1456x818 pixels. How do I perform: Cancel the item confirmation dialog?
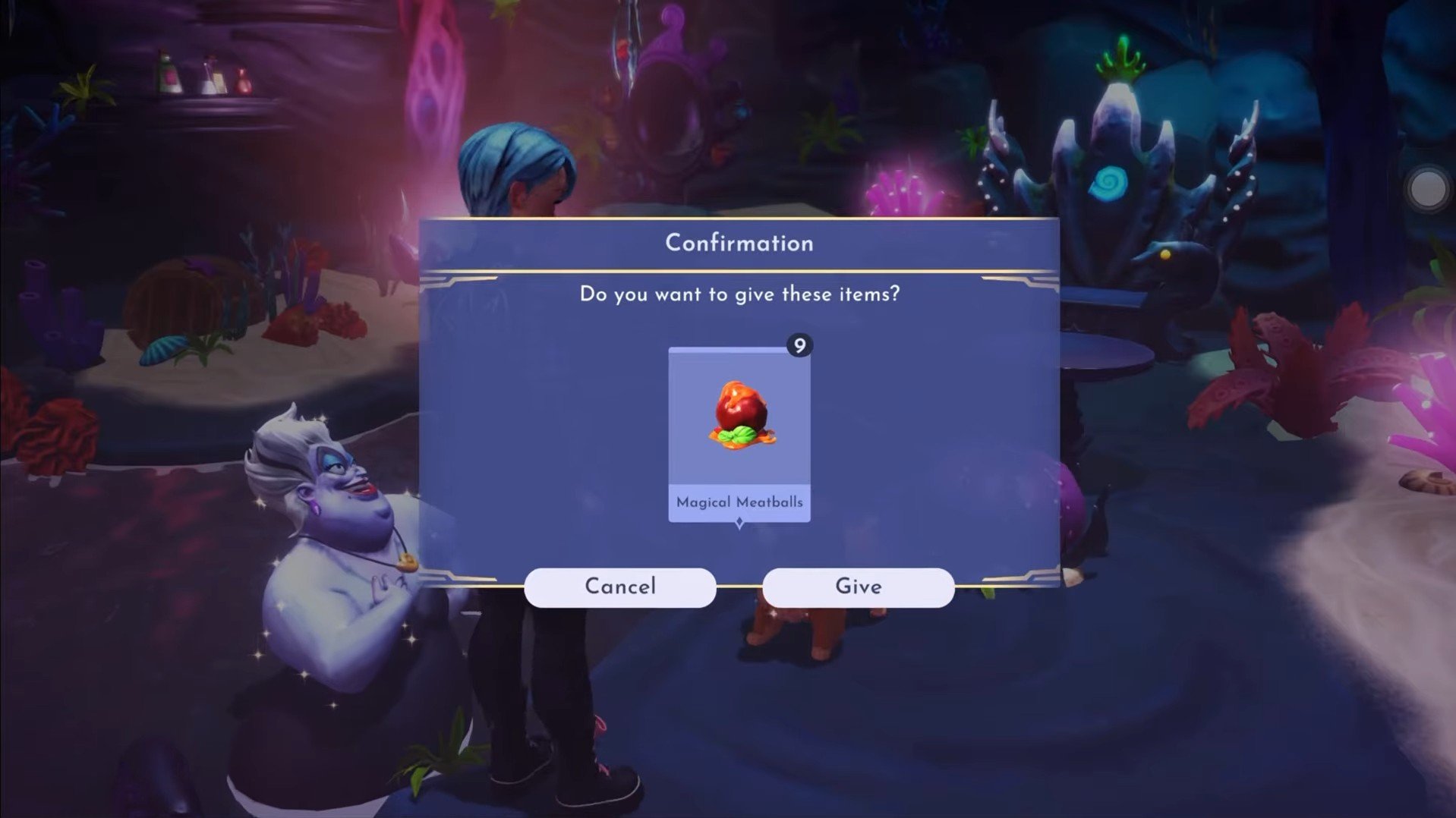coord(619,587)
